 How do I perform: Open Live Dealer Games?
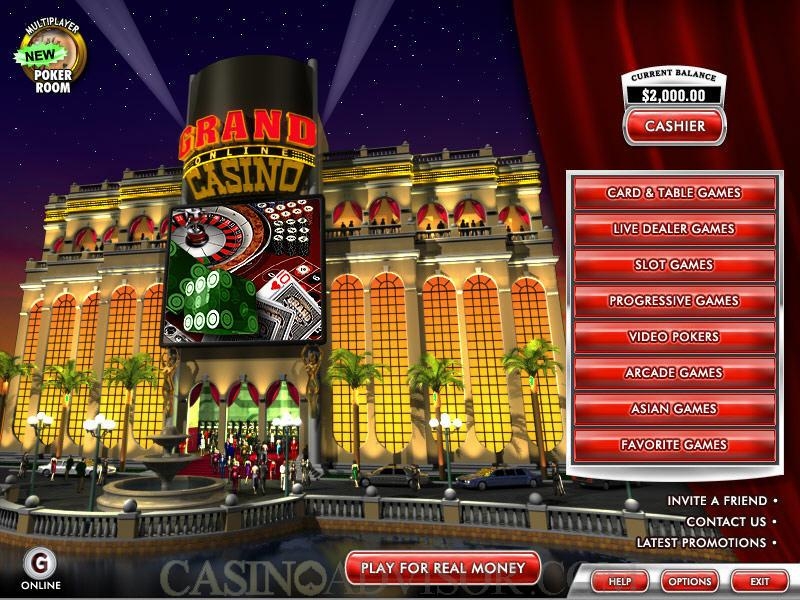coord(674,229)
